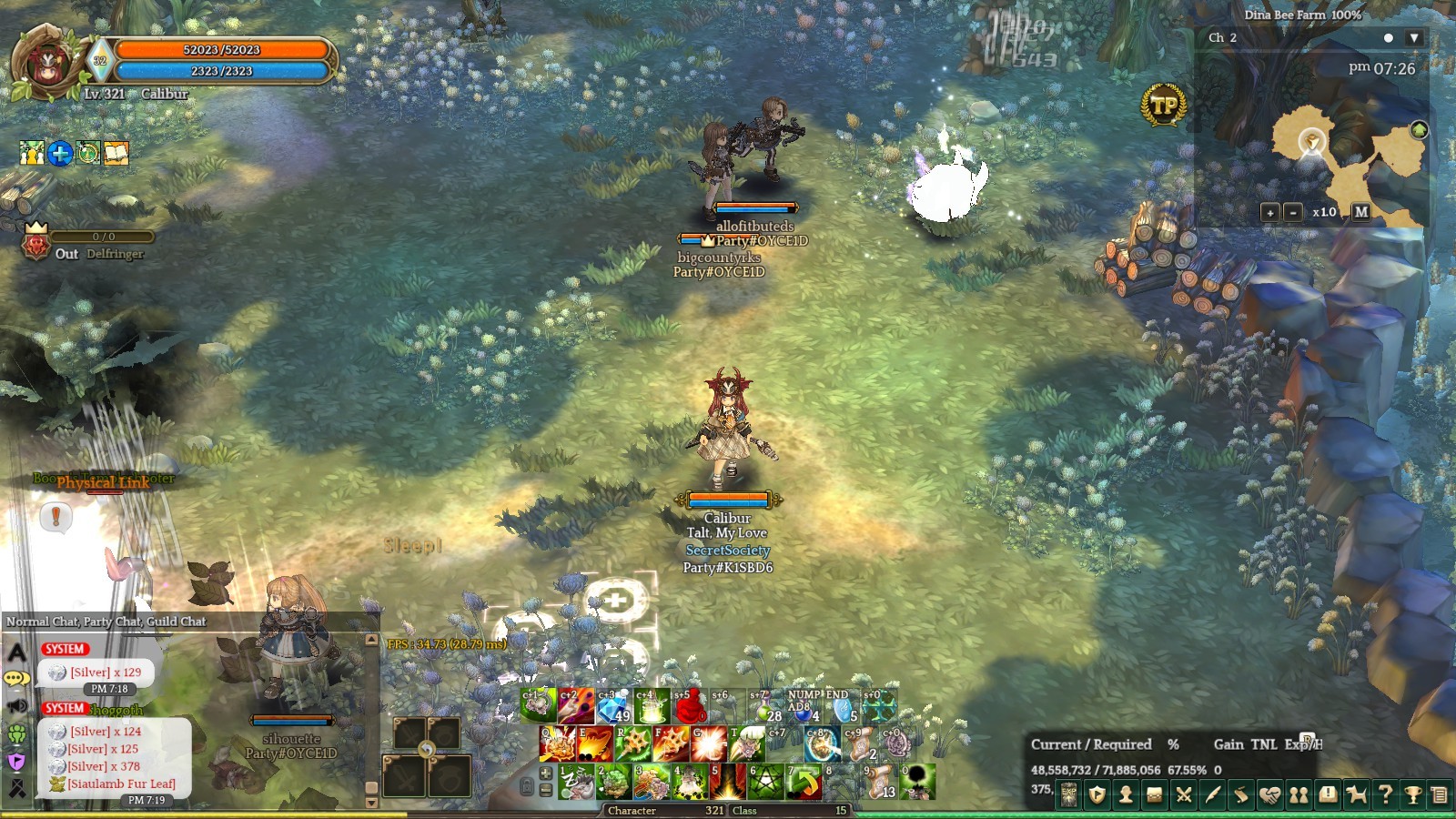Viewport: 1456px width, 819px height.
Task: Switch to party chat green people icon
Action: pyautogui.click(x=17, y=733)
